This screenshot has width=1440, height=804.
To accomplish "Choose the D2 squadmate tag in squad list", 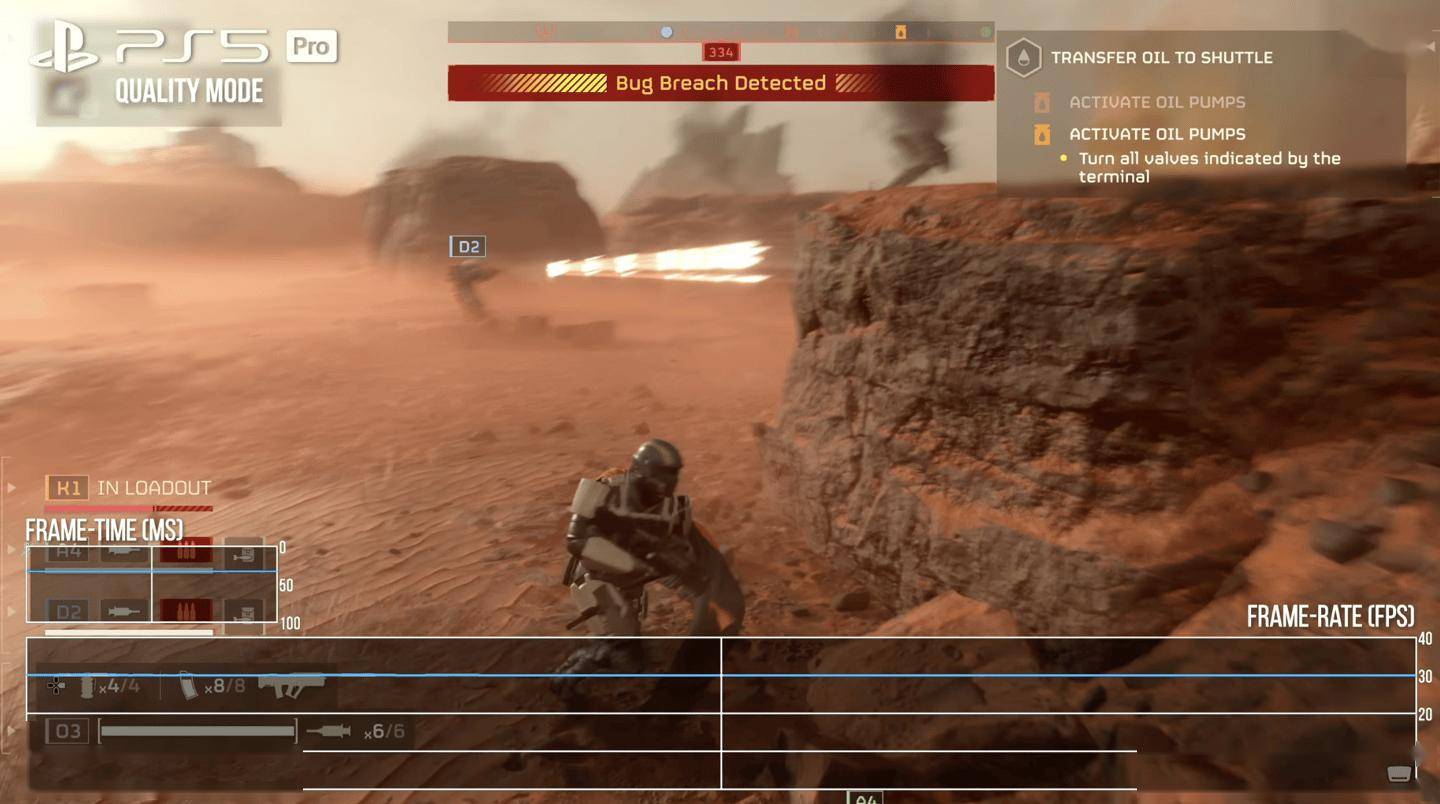I will 68,611.
